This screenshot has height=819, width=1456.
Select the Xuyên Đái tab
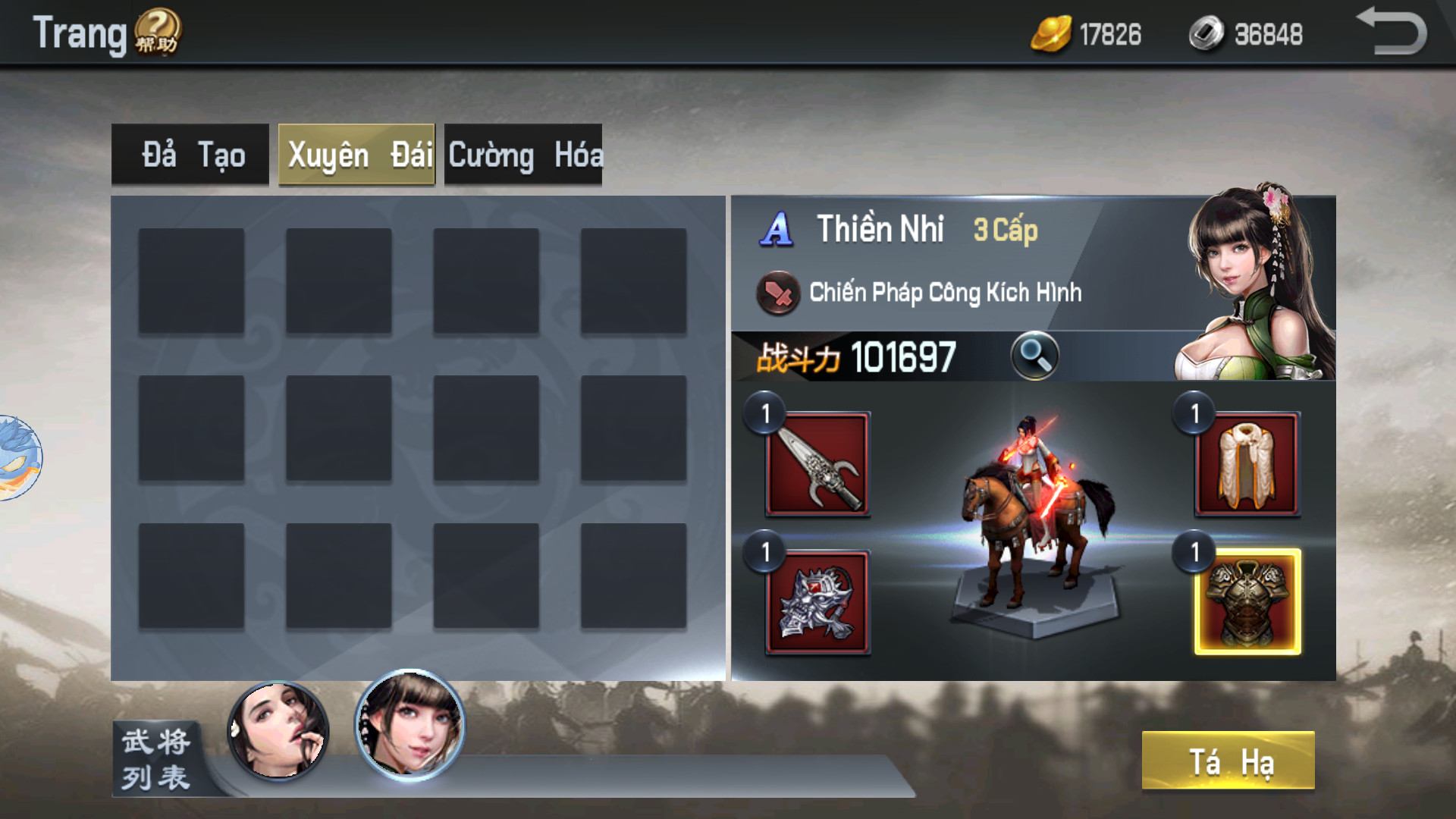[x=356, y=155]
